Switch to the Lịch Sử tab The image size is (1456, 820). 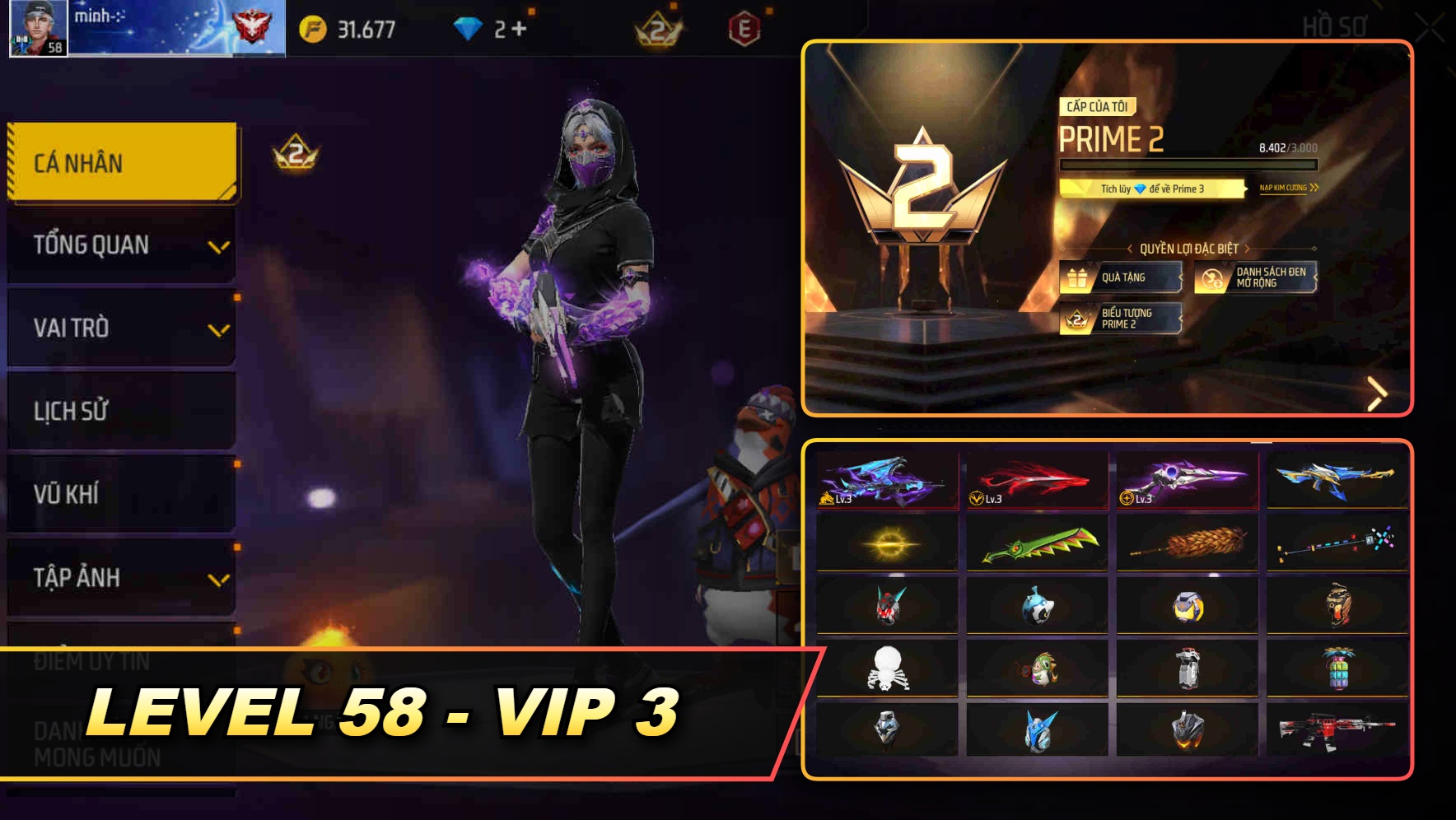click(120, 411)
